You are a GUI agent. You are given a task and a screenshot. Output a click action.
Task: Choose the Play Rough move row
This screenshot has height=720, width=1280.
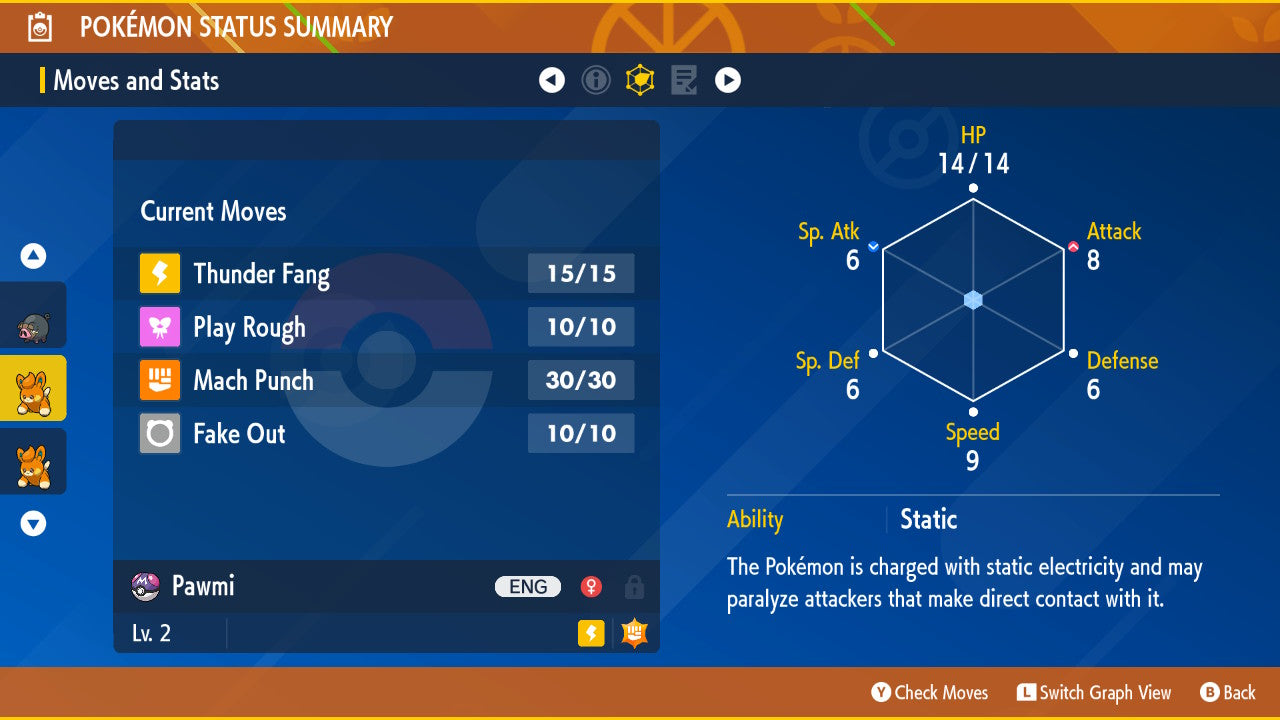(386, 327)
